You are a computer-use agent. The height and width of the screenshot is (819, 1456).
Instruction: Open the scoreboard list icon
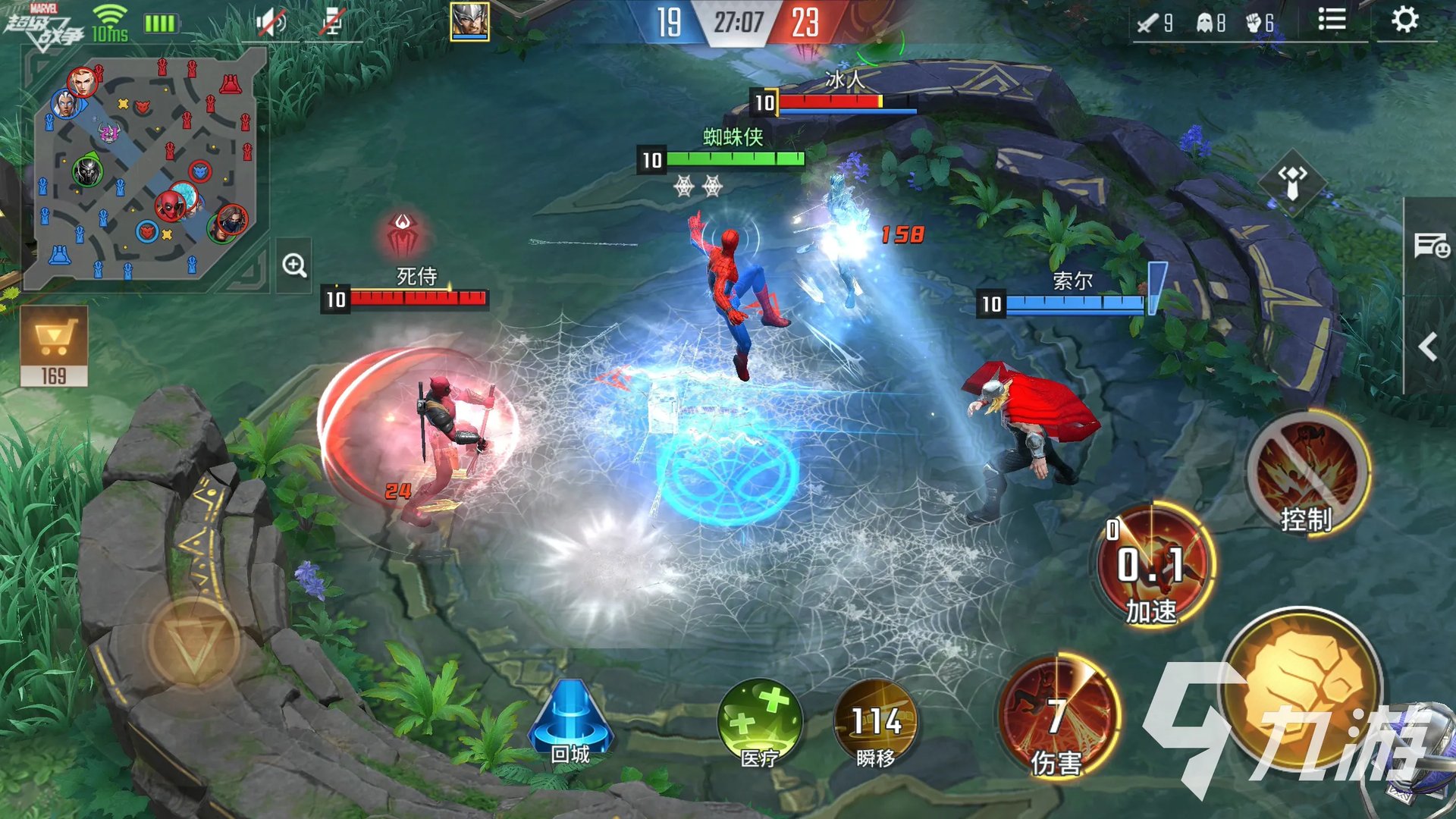coord(1332,20)
